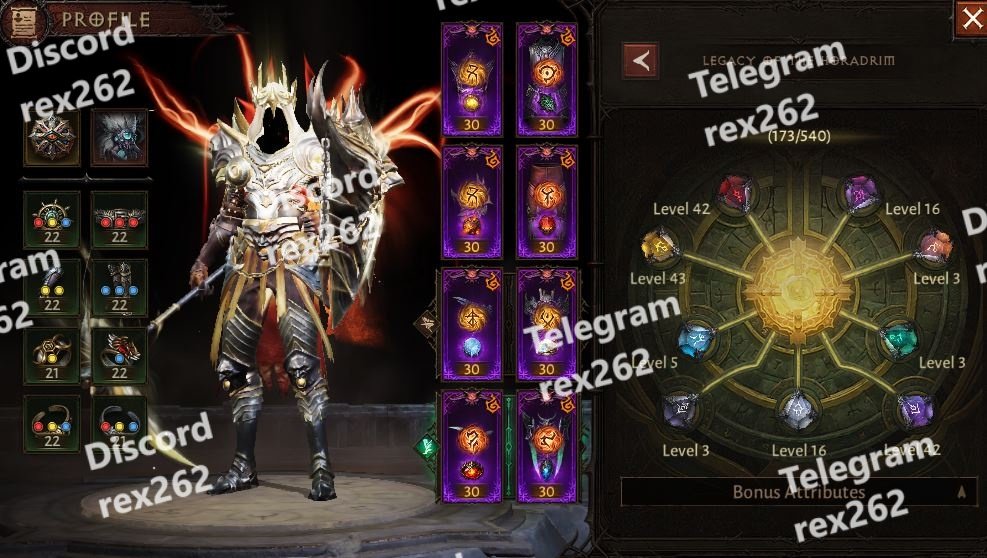Expand the Bonus Attributes panel
This screenshot has height=558, width=987.
click(799, 492)
